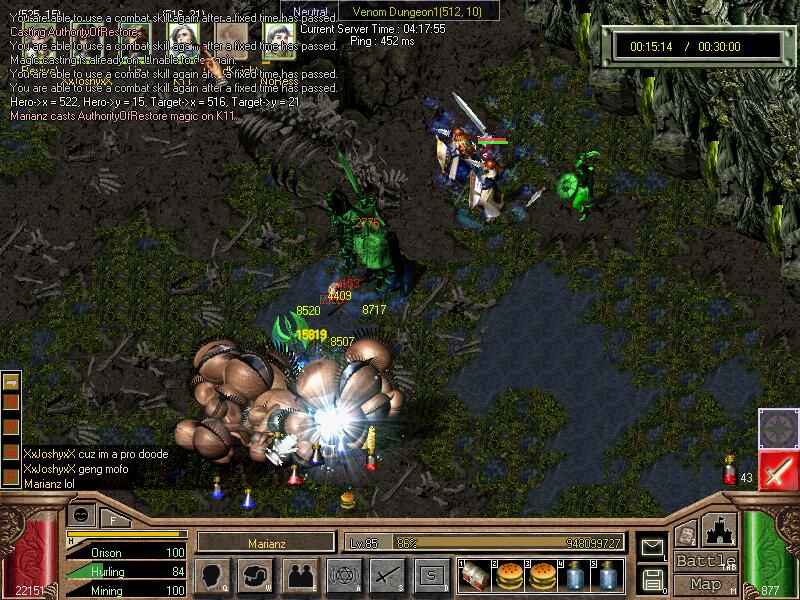Open the castle icon panel
Screen dimensions: 800x600
point(720,530)
